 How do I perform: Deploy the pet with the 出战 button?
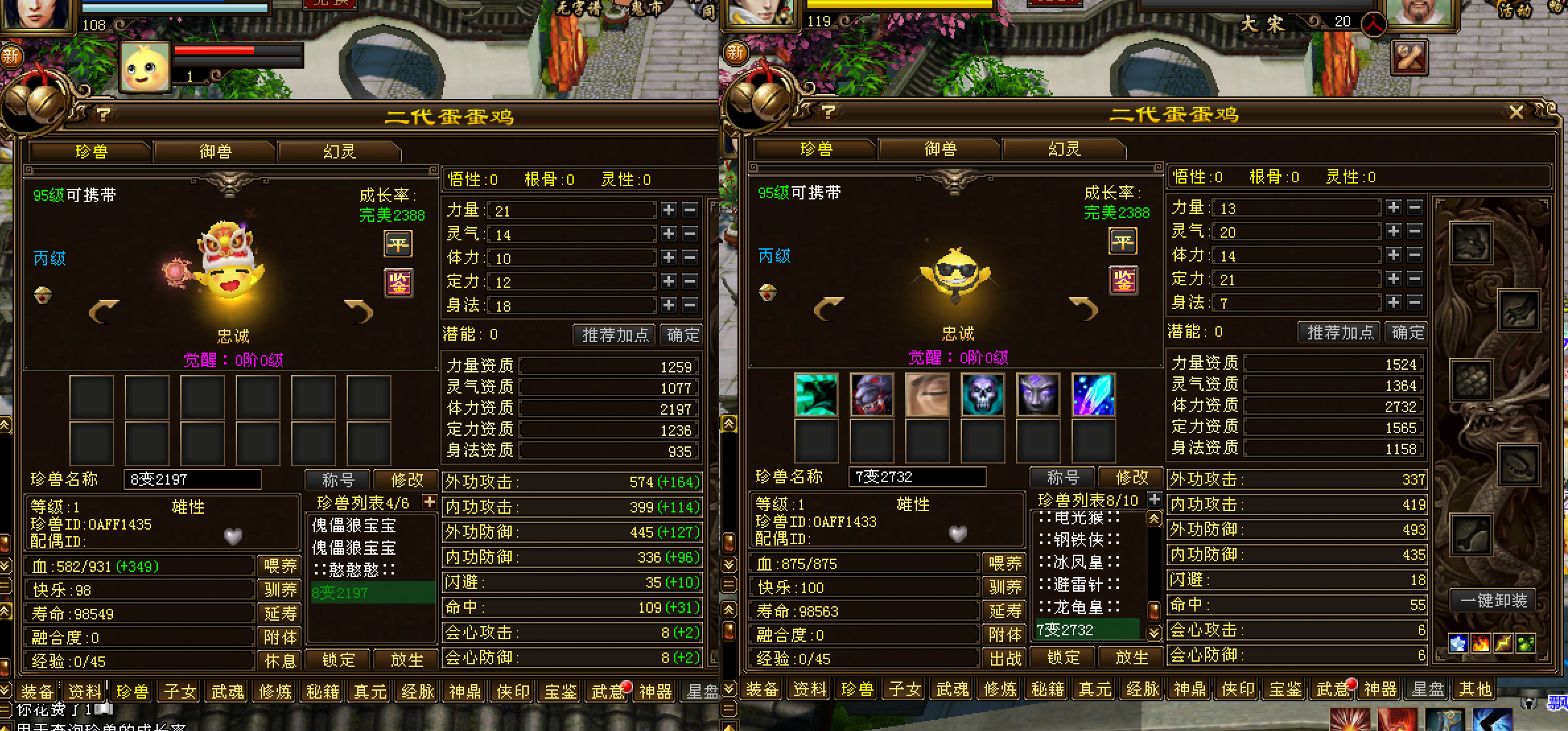[1004, 658]
